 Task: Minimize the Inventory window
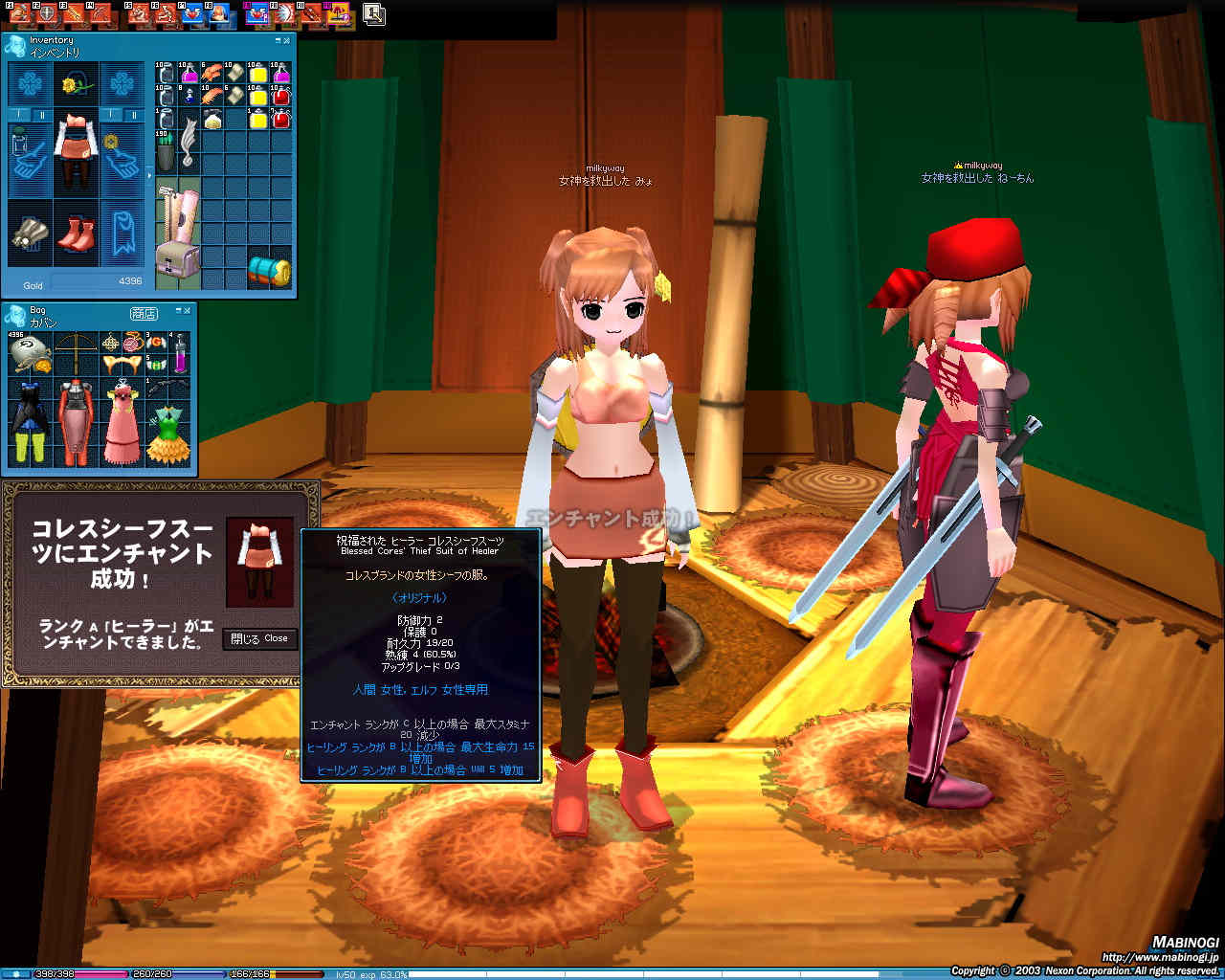[278, 41]
